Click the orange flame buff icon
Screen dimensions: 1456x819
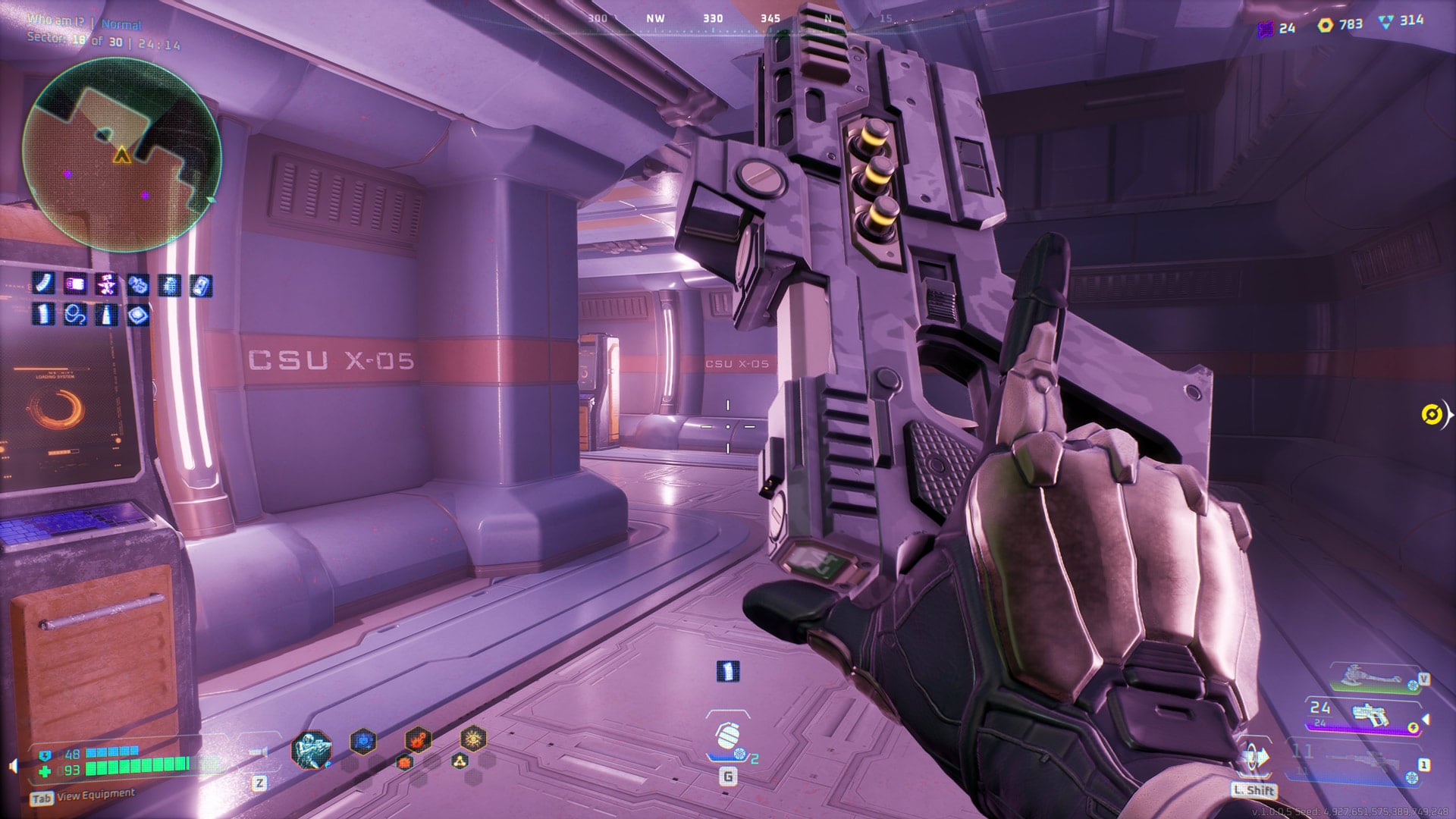pyautogui.click(x=419, y=741)
